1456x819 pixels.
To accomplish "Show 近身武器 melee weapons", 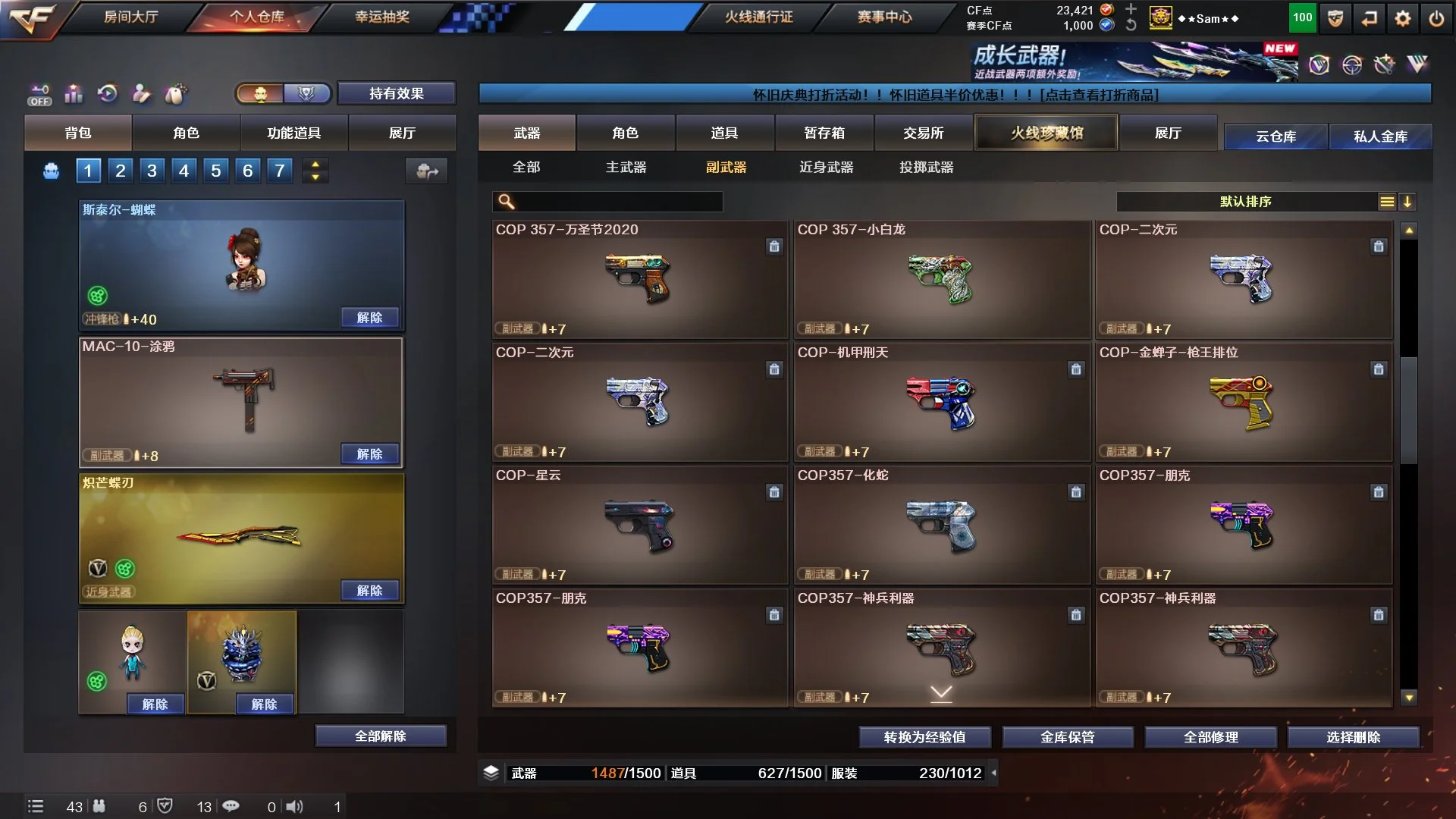I will click(826, 167).
